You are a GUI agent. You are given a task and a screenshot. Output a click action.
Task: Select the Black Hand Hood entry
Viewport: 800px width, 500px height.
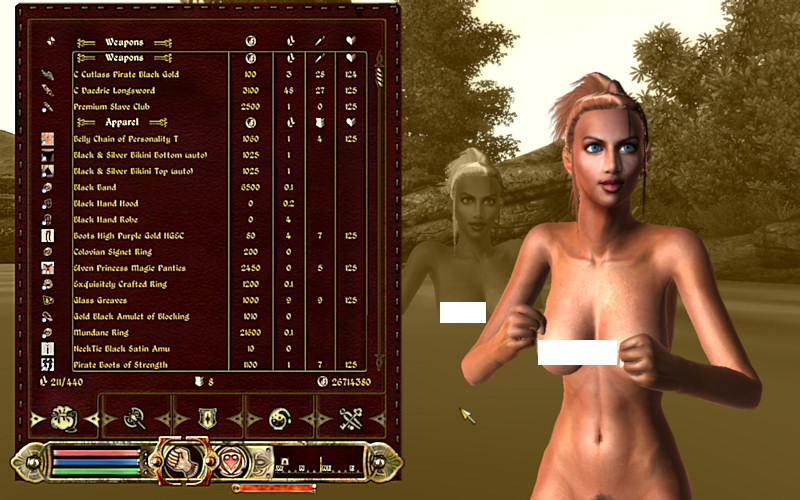tap(106, 203)
